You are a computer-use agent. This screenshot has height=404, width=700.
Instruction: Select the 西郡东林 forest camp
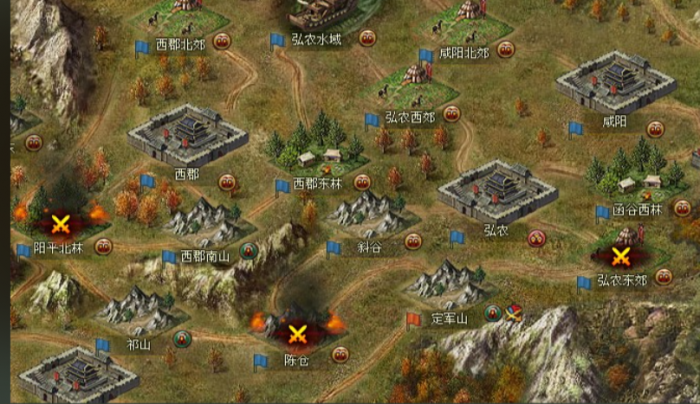click(x=317, y=148)
